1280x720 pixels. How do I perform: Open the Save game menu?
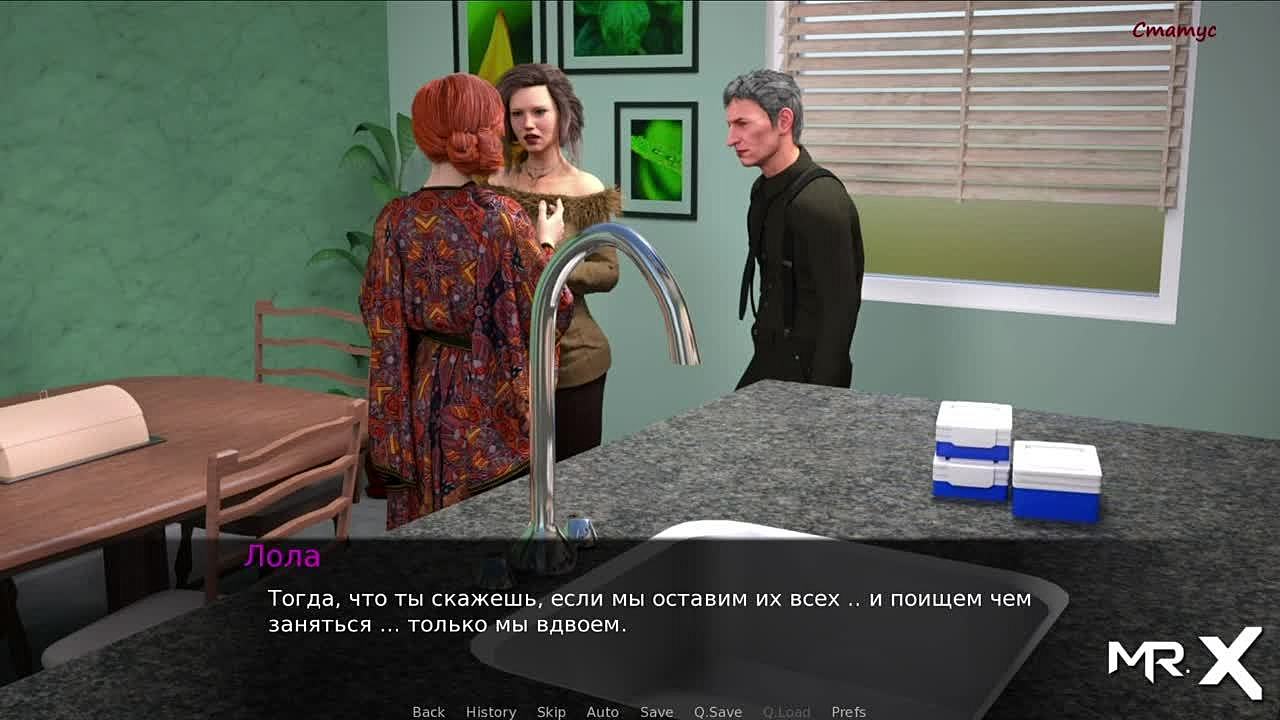click(656, 712)
